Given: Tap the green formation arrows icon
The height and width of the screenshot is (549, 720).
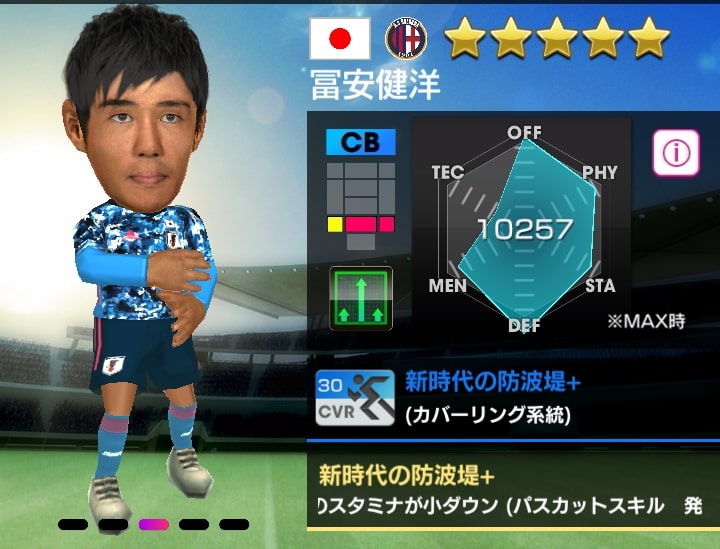Looking at the screenshot, I should pos(361,299).
